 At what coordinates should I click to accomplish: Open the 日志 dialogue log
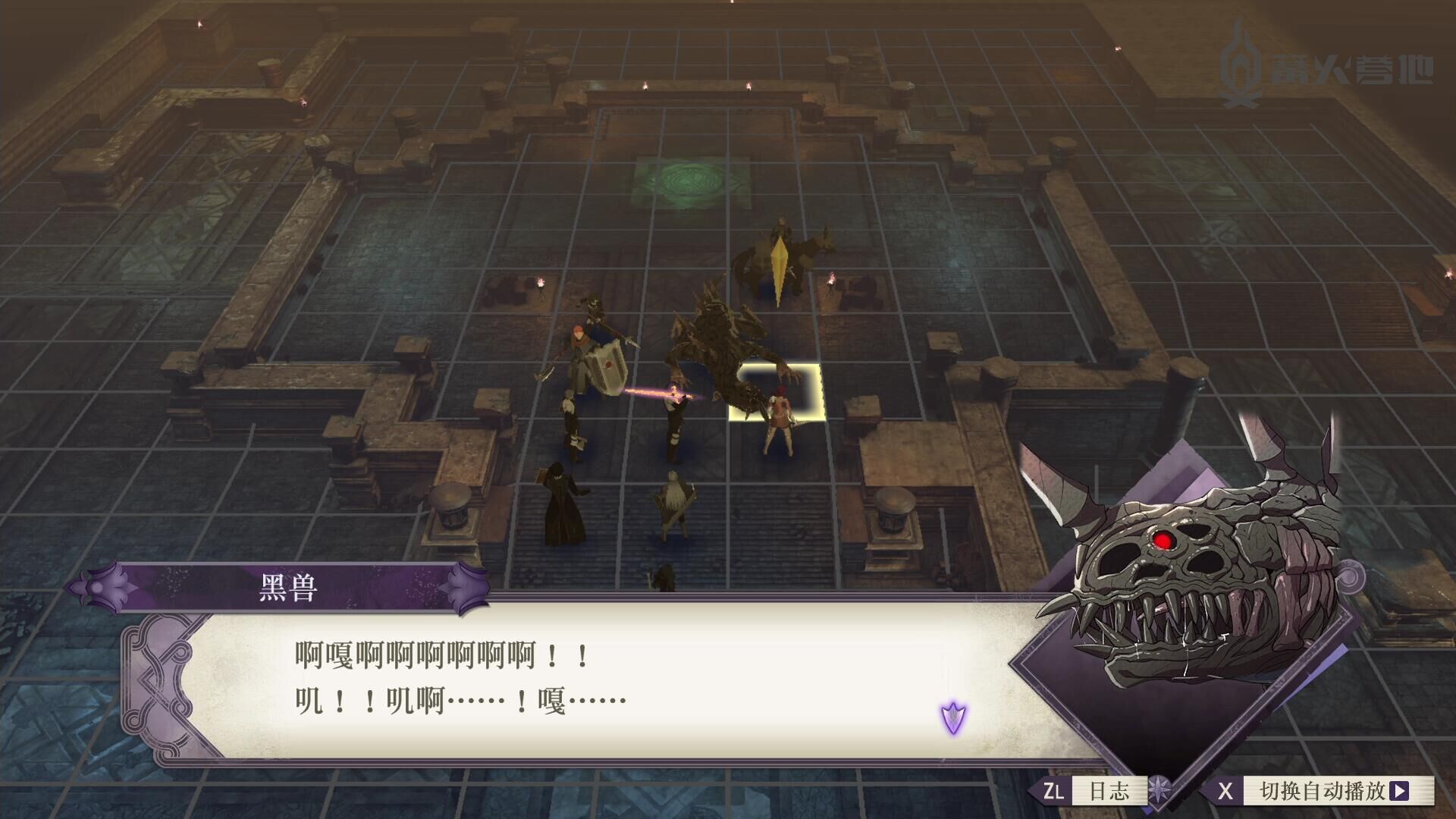coord(1108,791)
